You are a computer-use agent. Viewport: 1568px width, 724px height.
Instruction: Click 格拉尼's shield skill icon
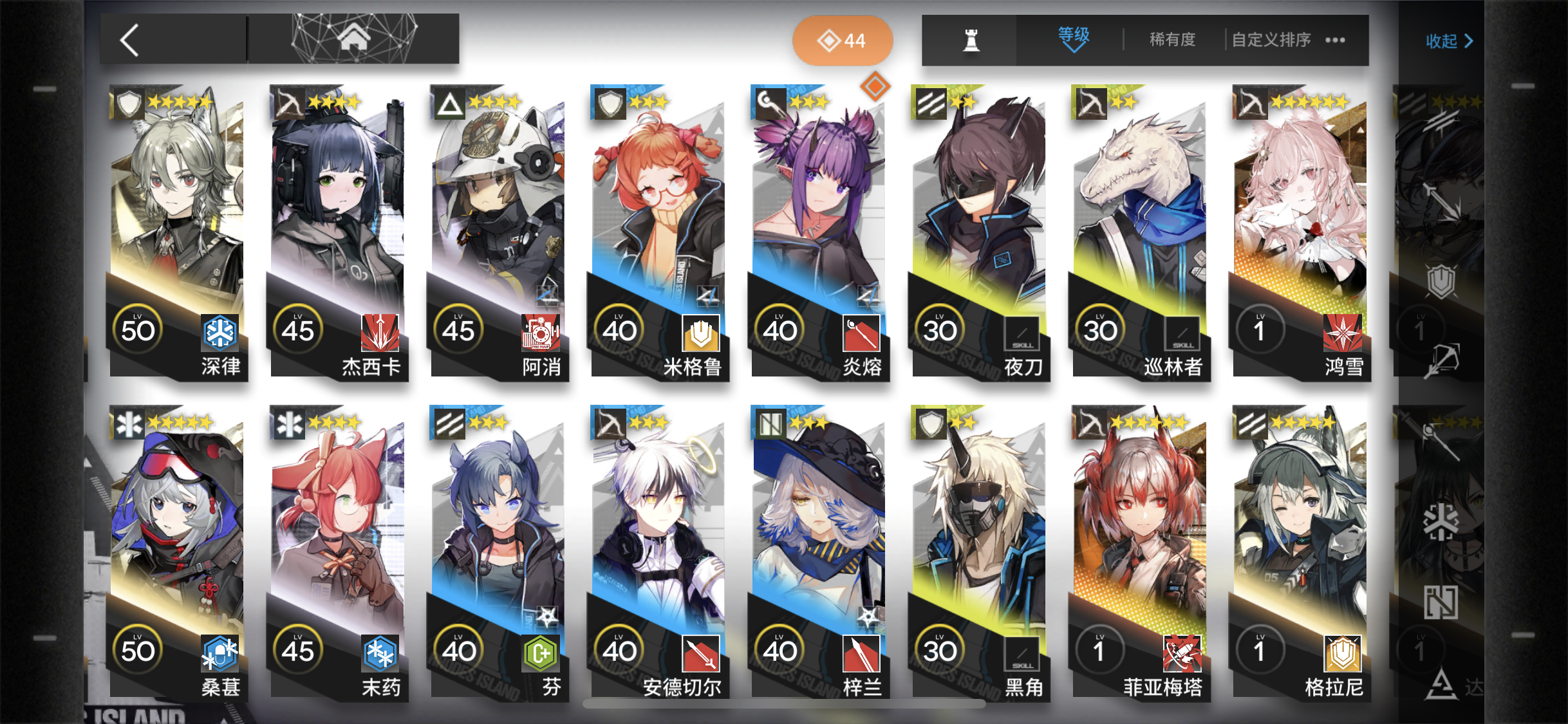coord(1343,653)
